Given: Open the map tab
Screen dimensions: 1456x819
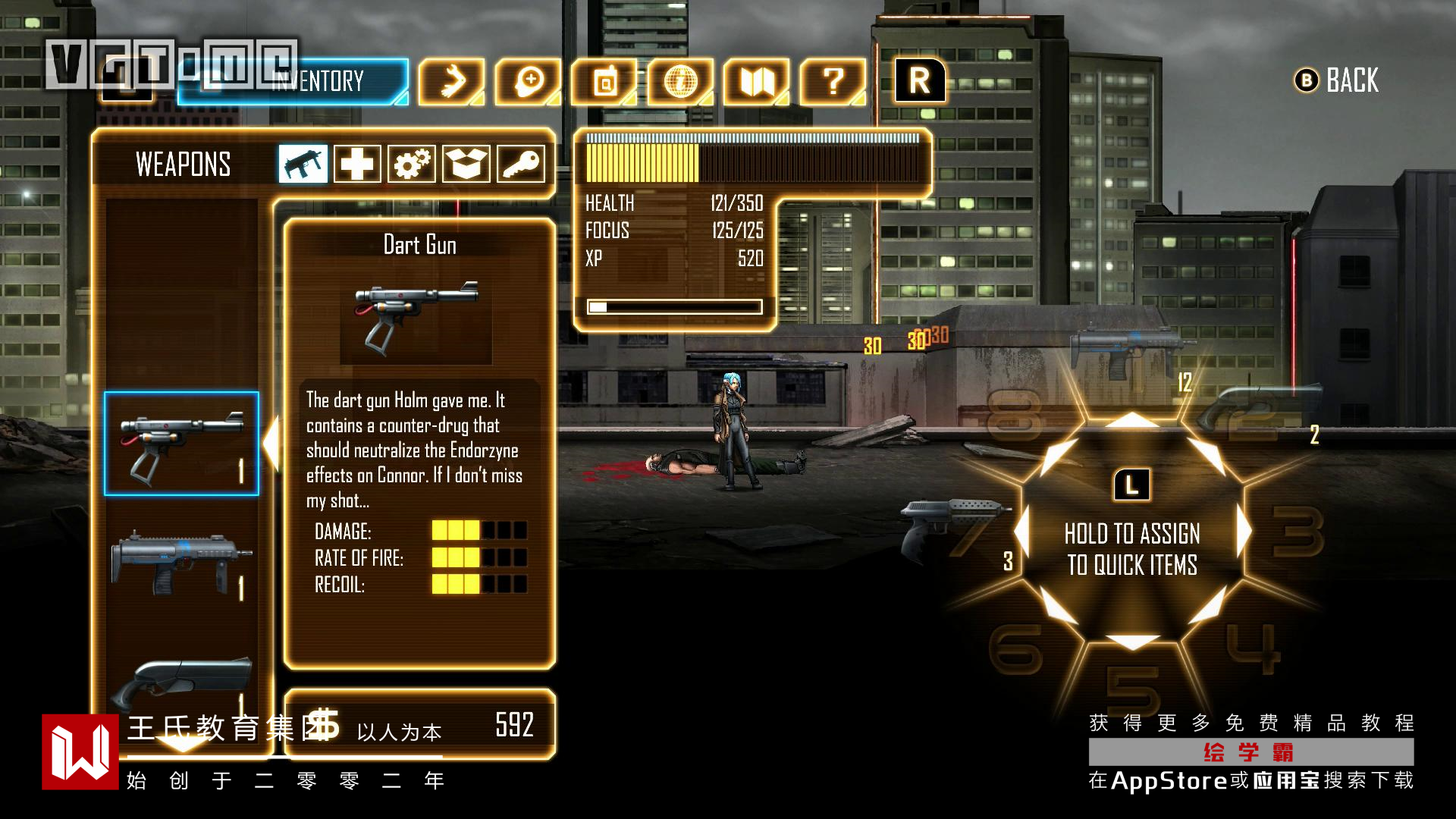Looking at the screenshot, I should click(756, 81).
